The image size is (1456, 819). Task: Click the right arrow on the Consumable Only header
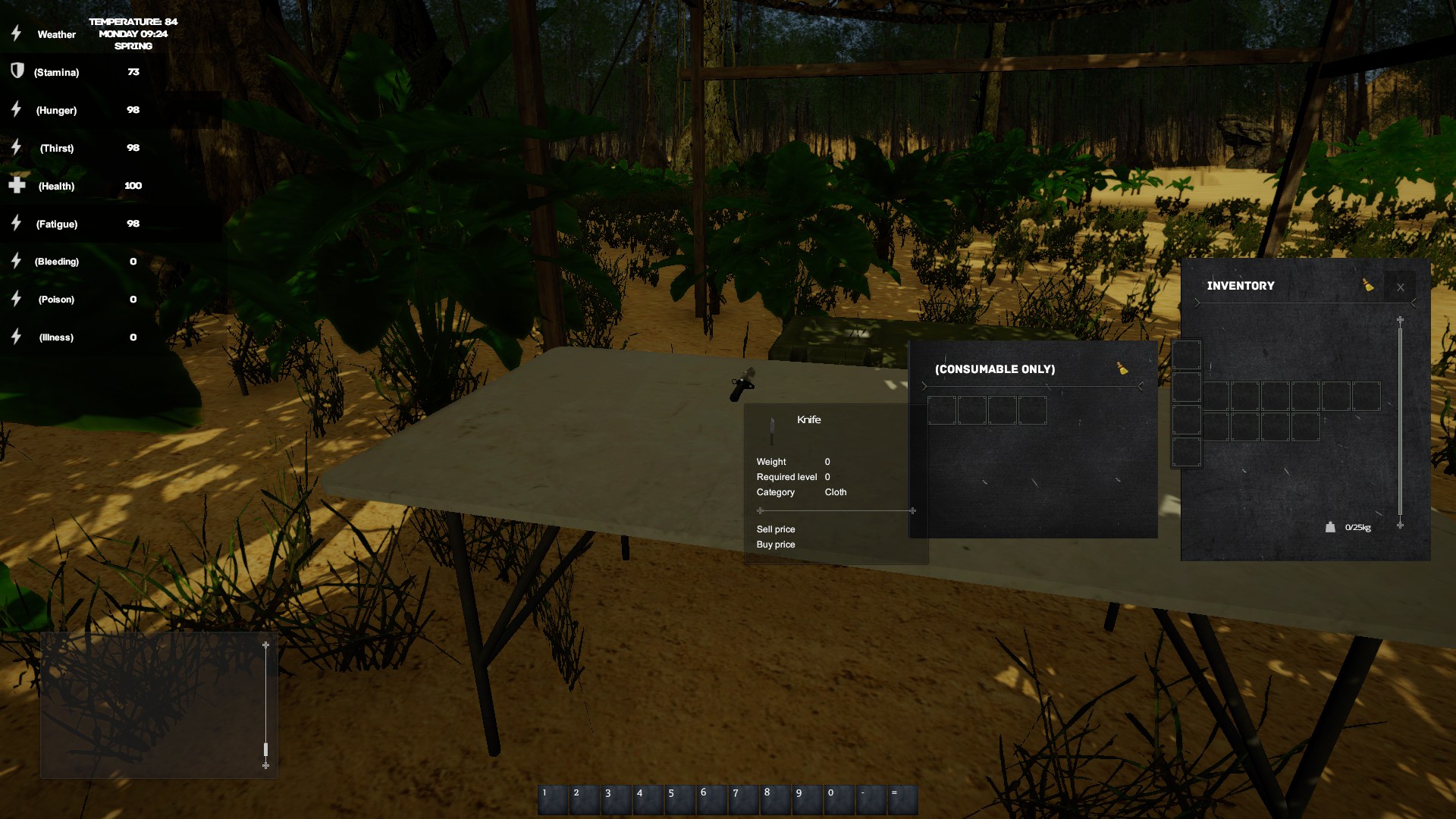[1141, 384]
